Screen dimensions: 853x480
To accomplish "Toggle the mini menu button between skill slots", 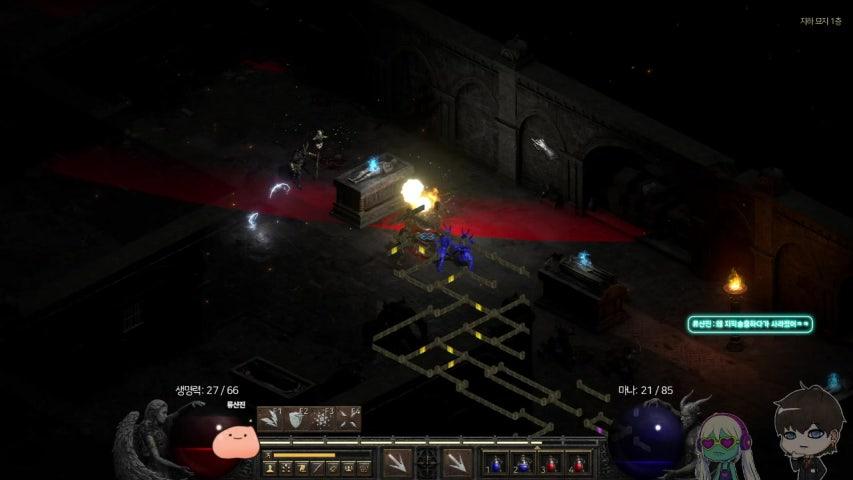I will coord(427,462).
